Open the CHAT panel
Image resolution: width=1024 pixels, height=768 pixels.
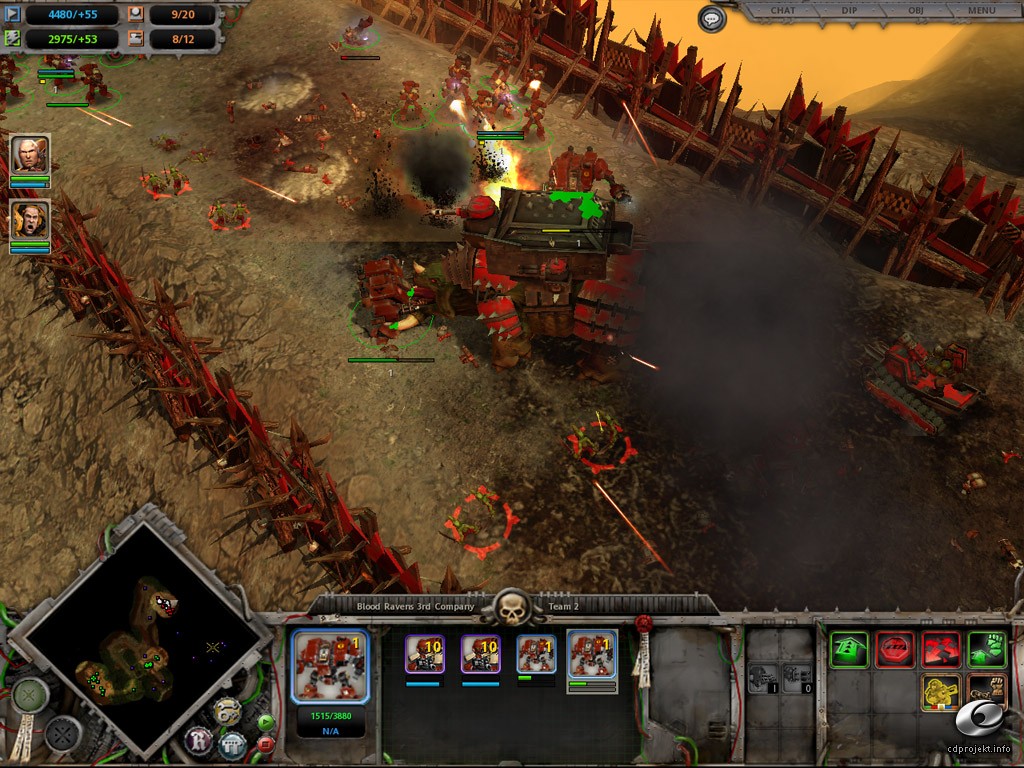click(783, 11)
